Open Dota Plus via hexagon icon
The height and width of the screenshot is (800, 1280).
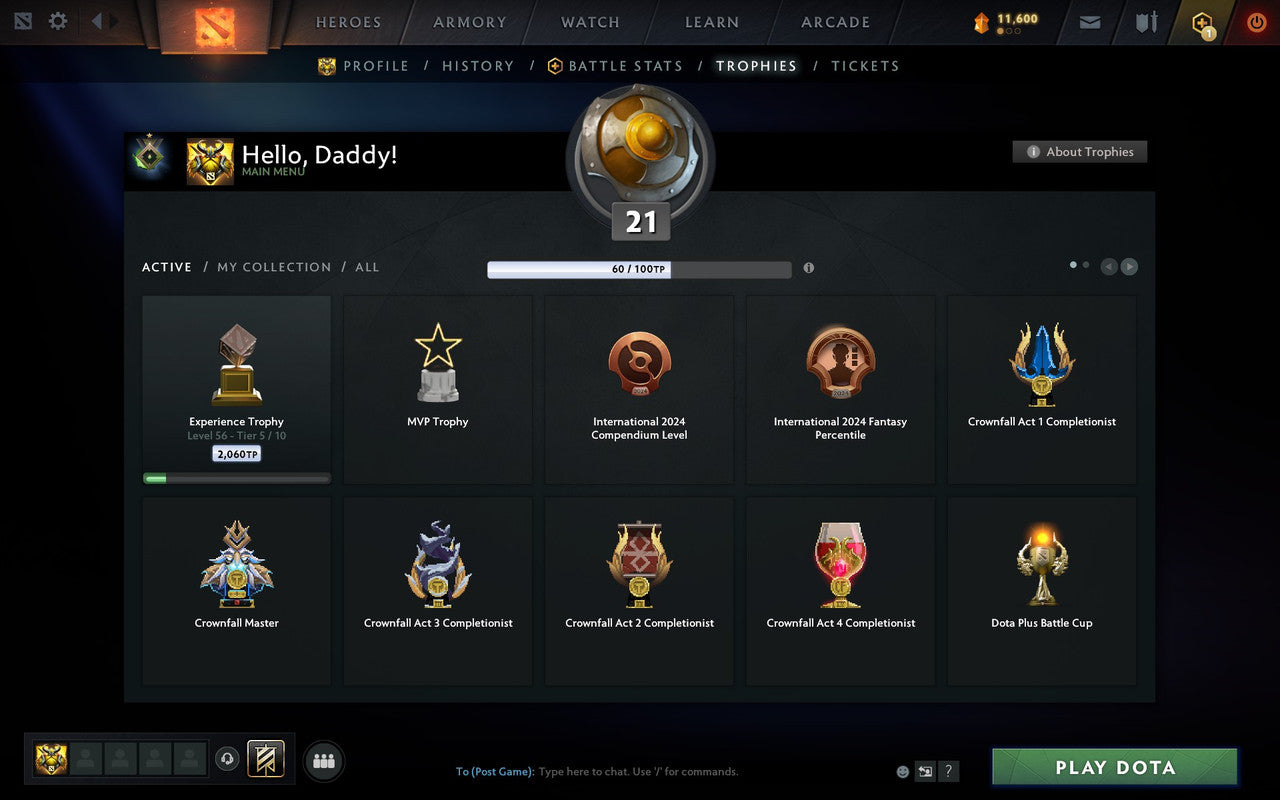click(1202, 21)
